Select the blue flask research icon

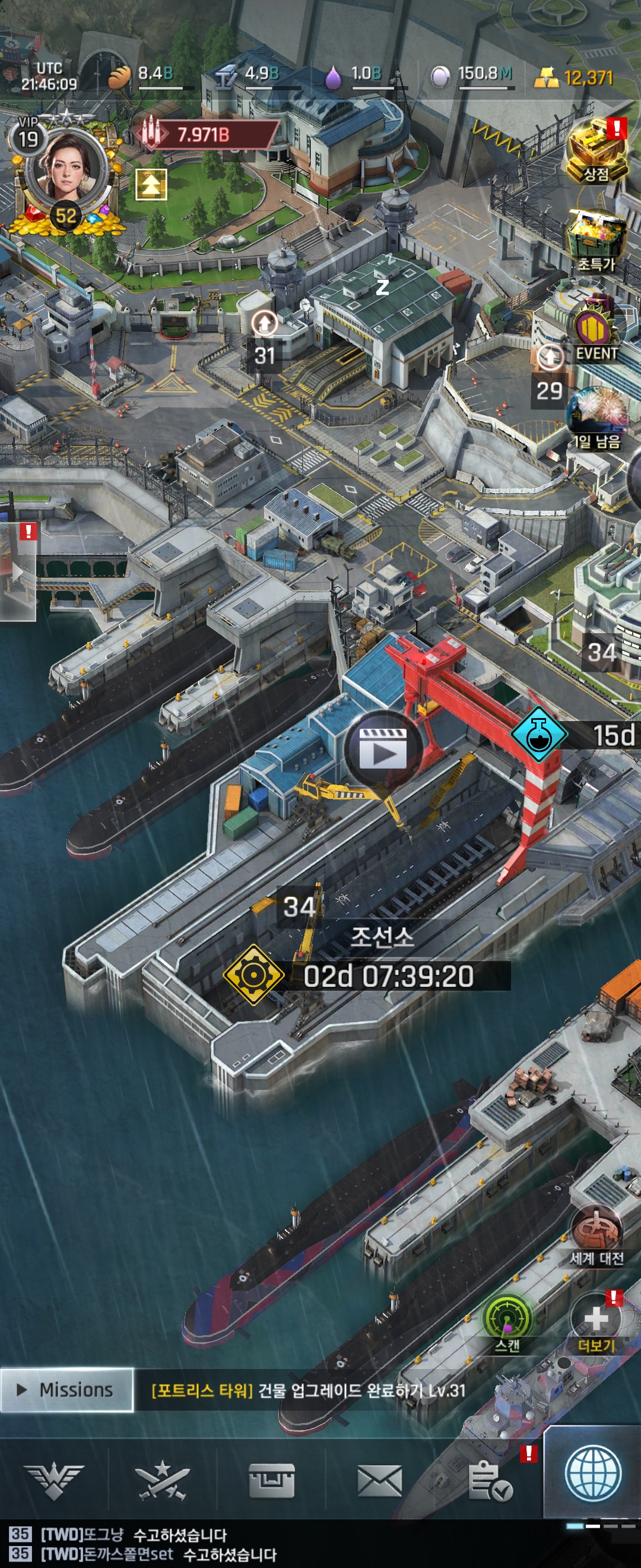pos(537,735)
